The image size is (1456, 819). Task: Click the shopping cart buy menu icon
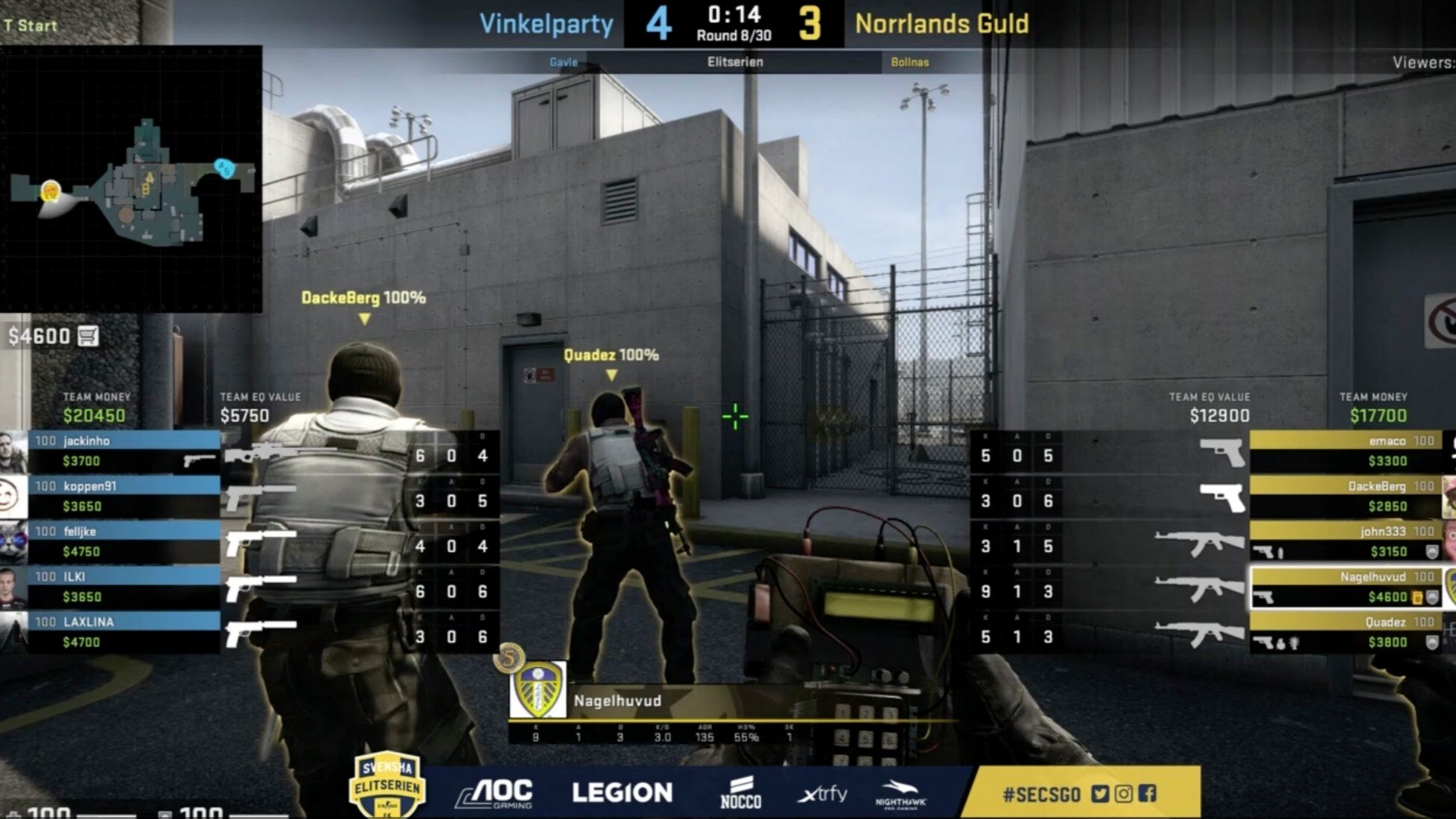[x=88, y=337]
